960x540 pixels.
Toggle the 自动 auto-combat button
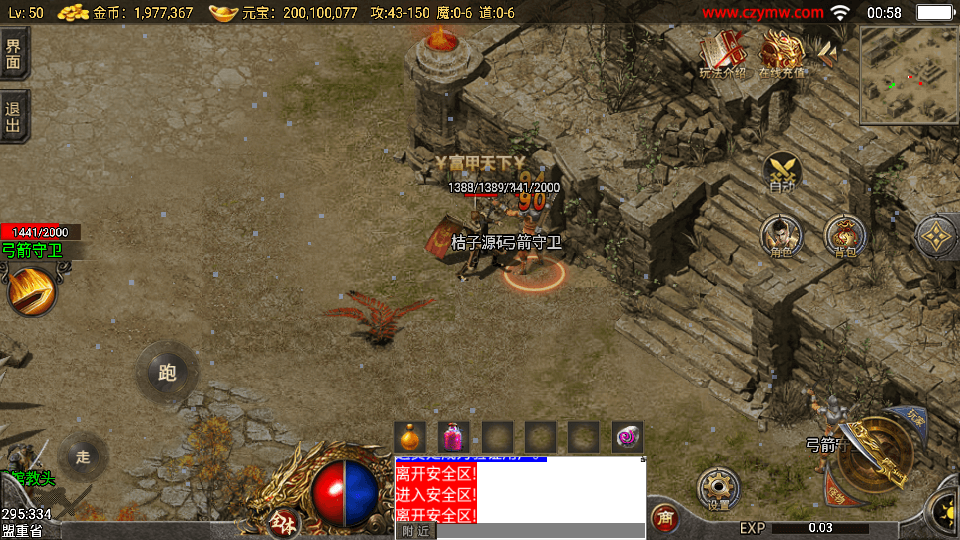pyautogui.click(x=782, y=172)
